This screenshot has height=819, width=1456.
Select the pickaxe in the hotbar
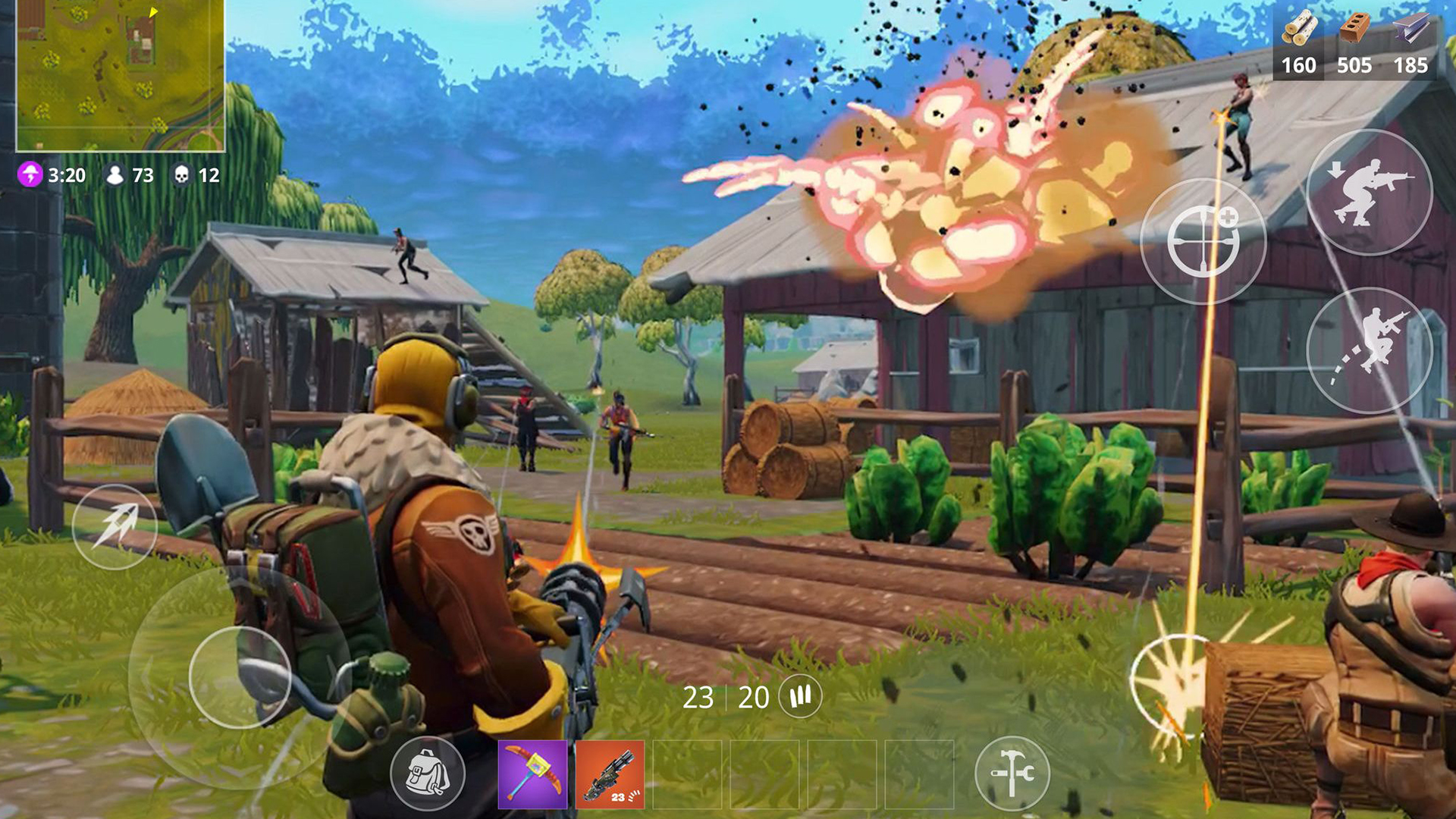click(x=533, y=774)
